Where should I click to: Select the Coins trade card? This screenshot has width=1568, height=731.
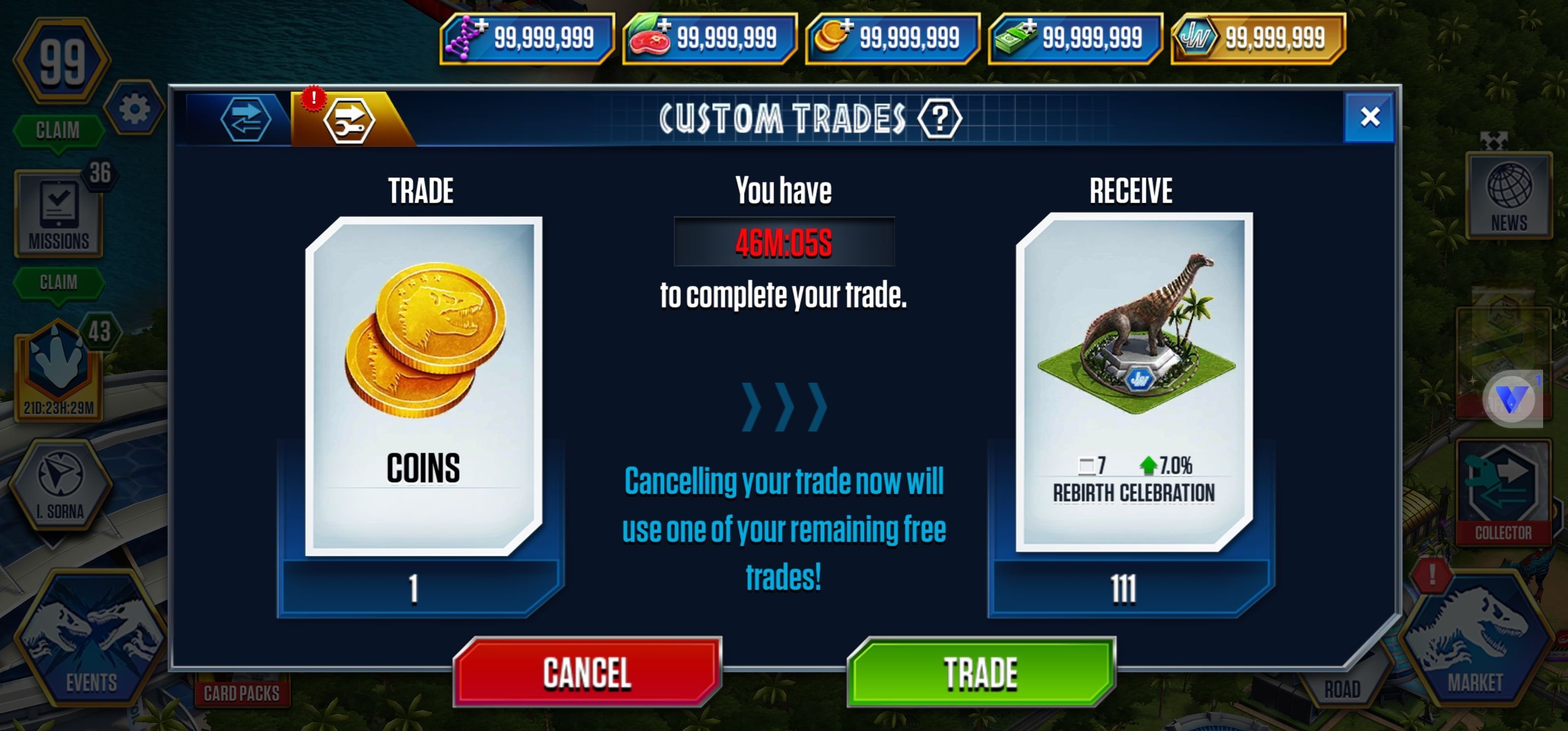point(423,386)
